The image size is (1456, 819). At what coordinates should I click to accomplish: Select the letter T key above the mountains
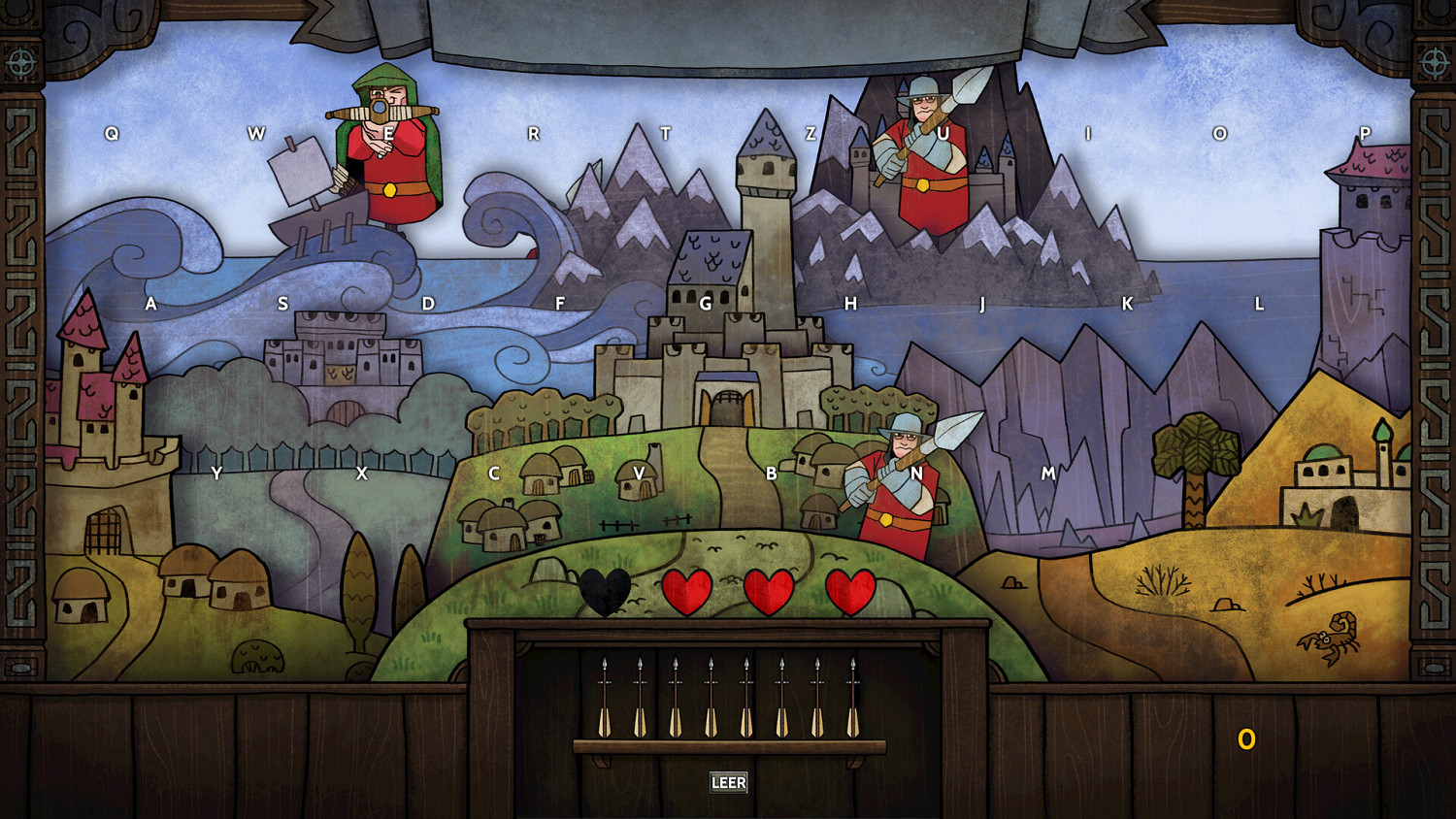(667, 132)
